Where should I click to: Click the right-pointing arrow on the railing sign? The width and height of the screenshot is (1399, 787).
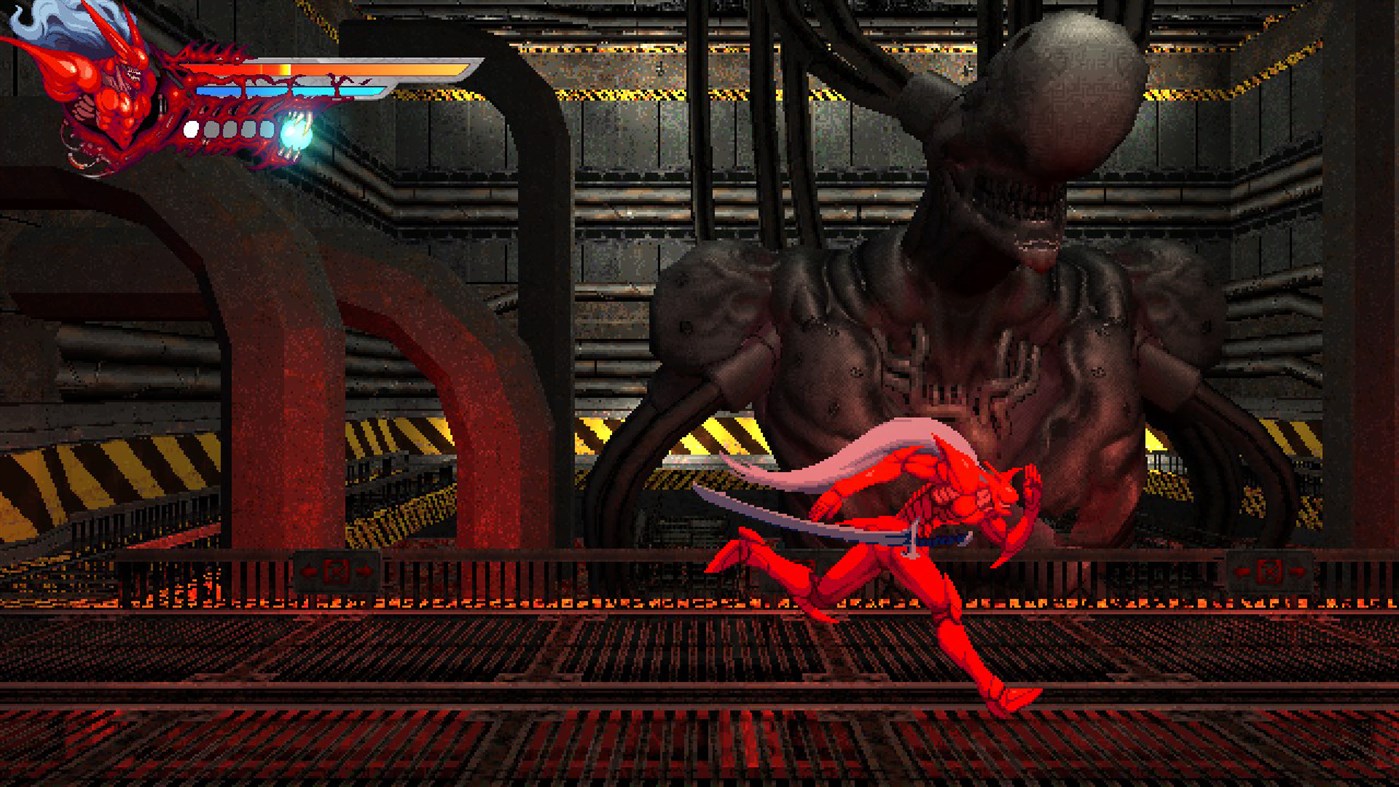pos(365,570)
